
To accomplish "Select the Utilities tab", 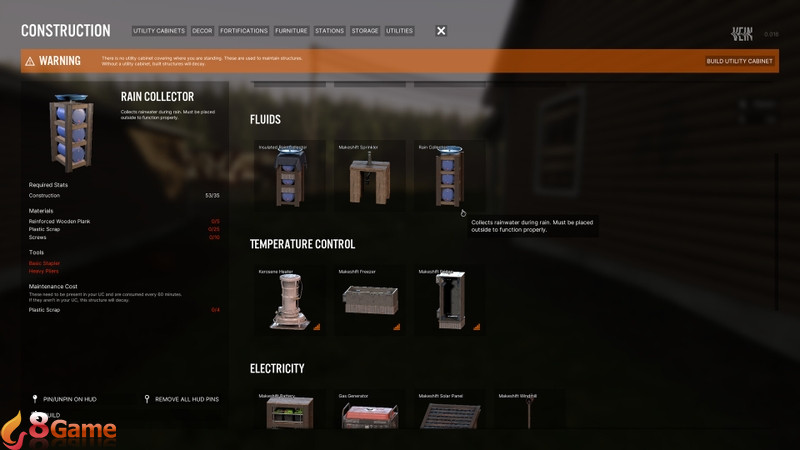I will tap(399, 31).
